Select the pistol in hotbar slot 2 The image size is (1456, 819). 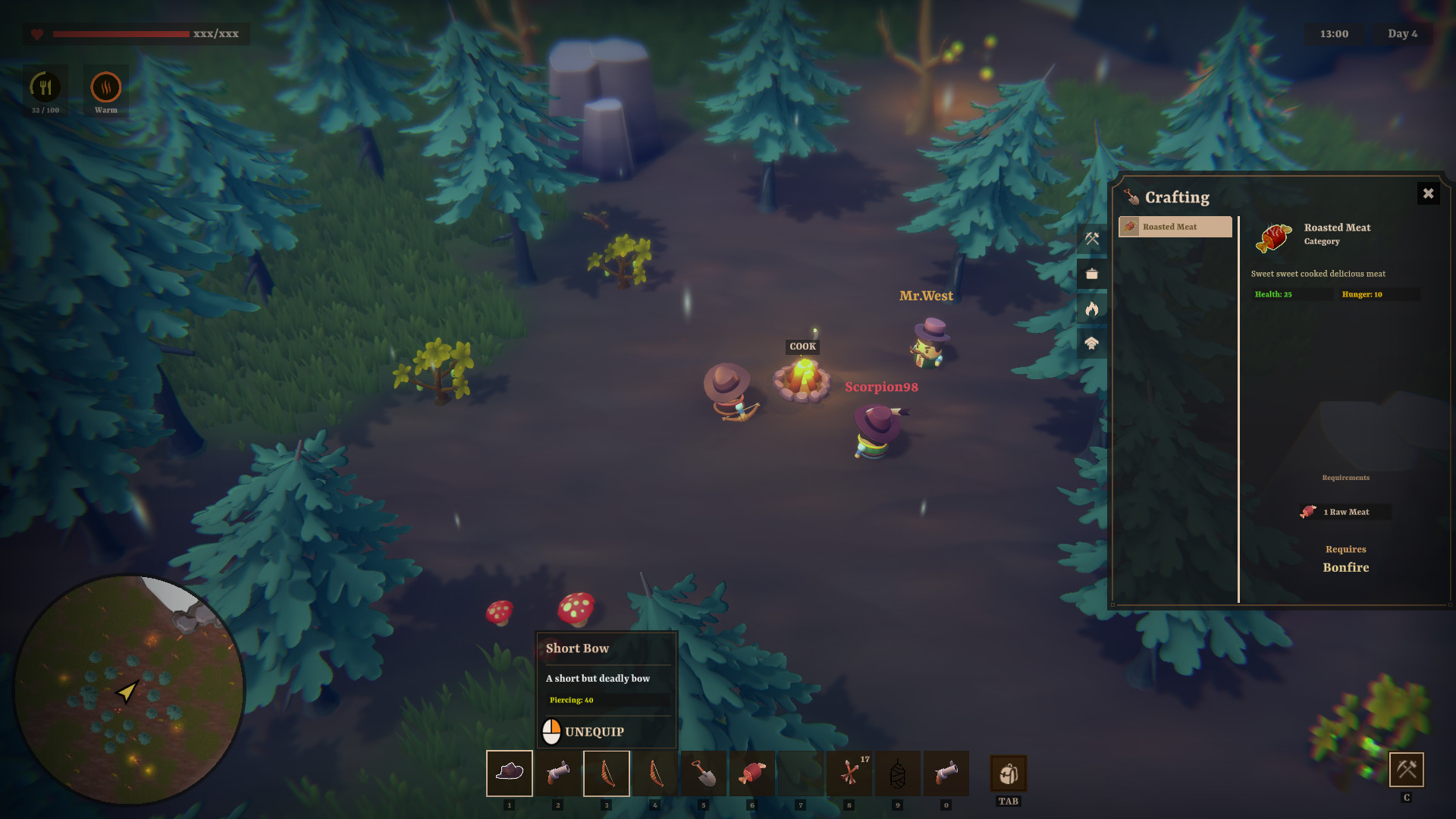pos(558,773)
